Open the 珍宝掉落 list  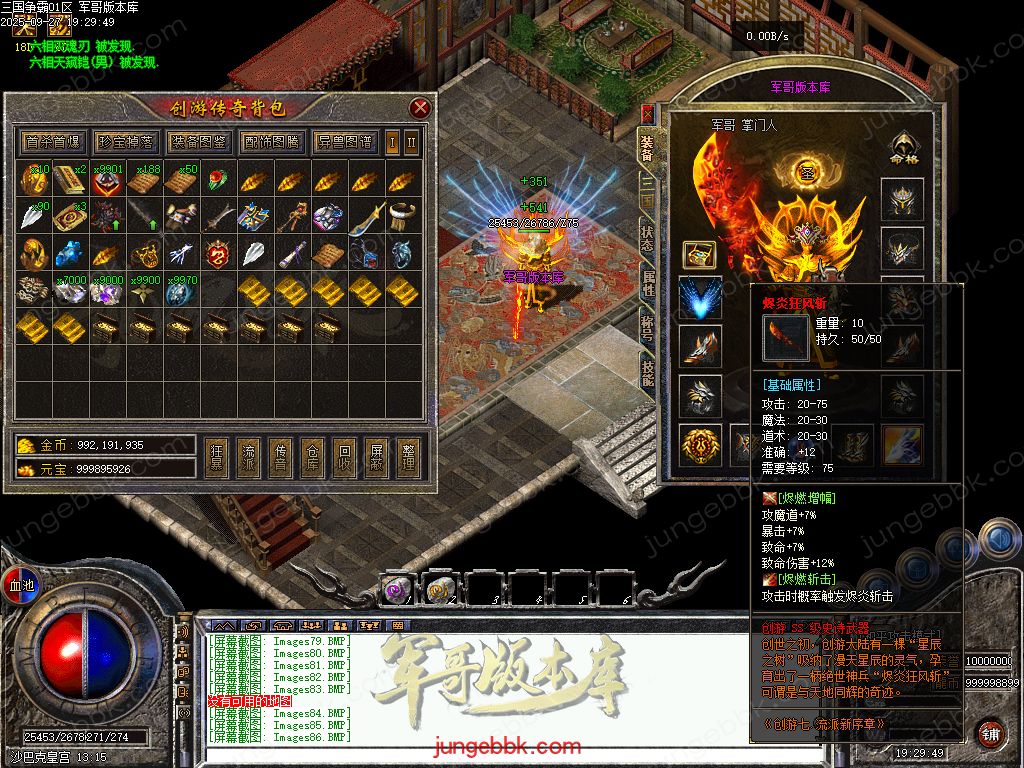pos(125,142)
